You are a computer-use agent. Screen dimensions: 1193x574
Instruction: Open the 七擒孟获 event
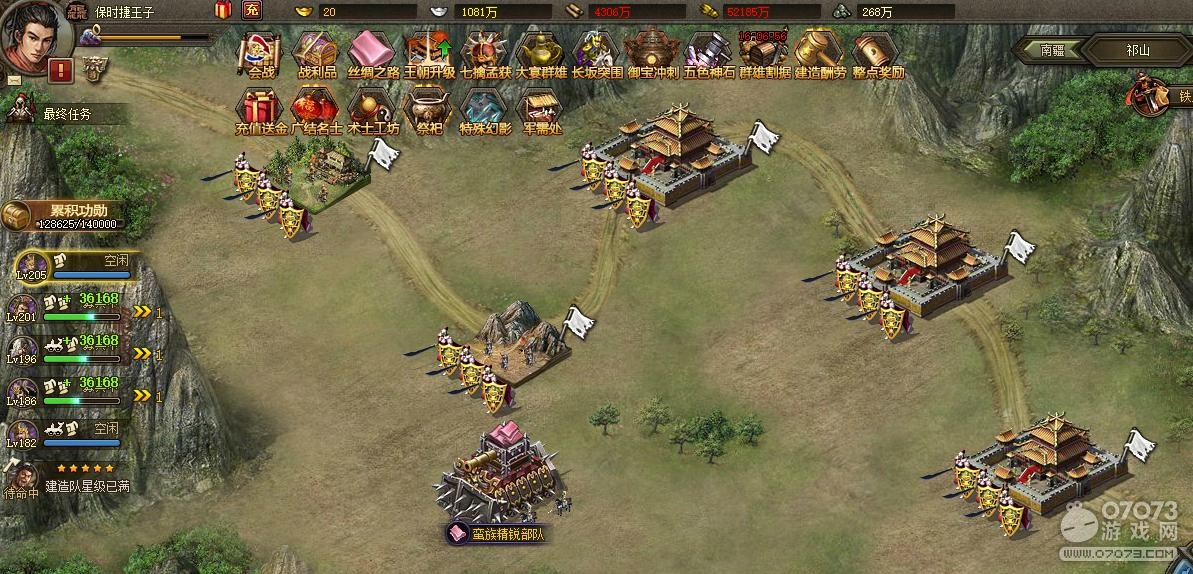[x=486, y=50]
